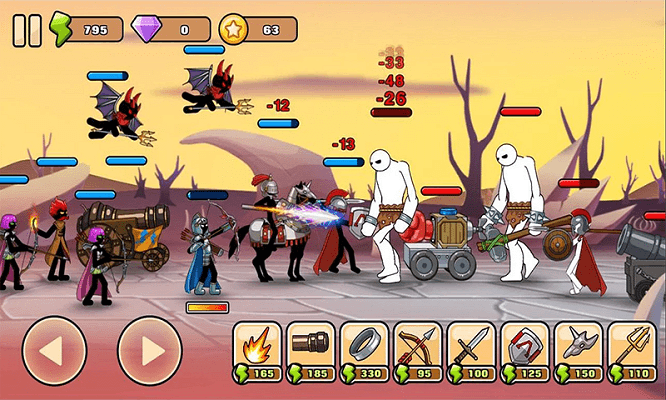The height and width of the screenshot is (400, 666).
Task: Move the army left with the arrow button
Action: click(x=54, y=351)
